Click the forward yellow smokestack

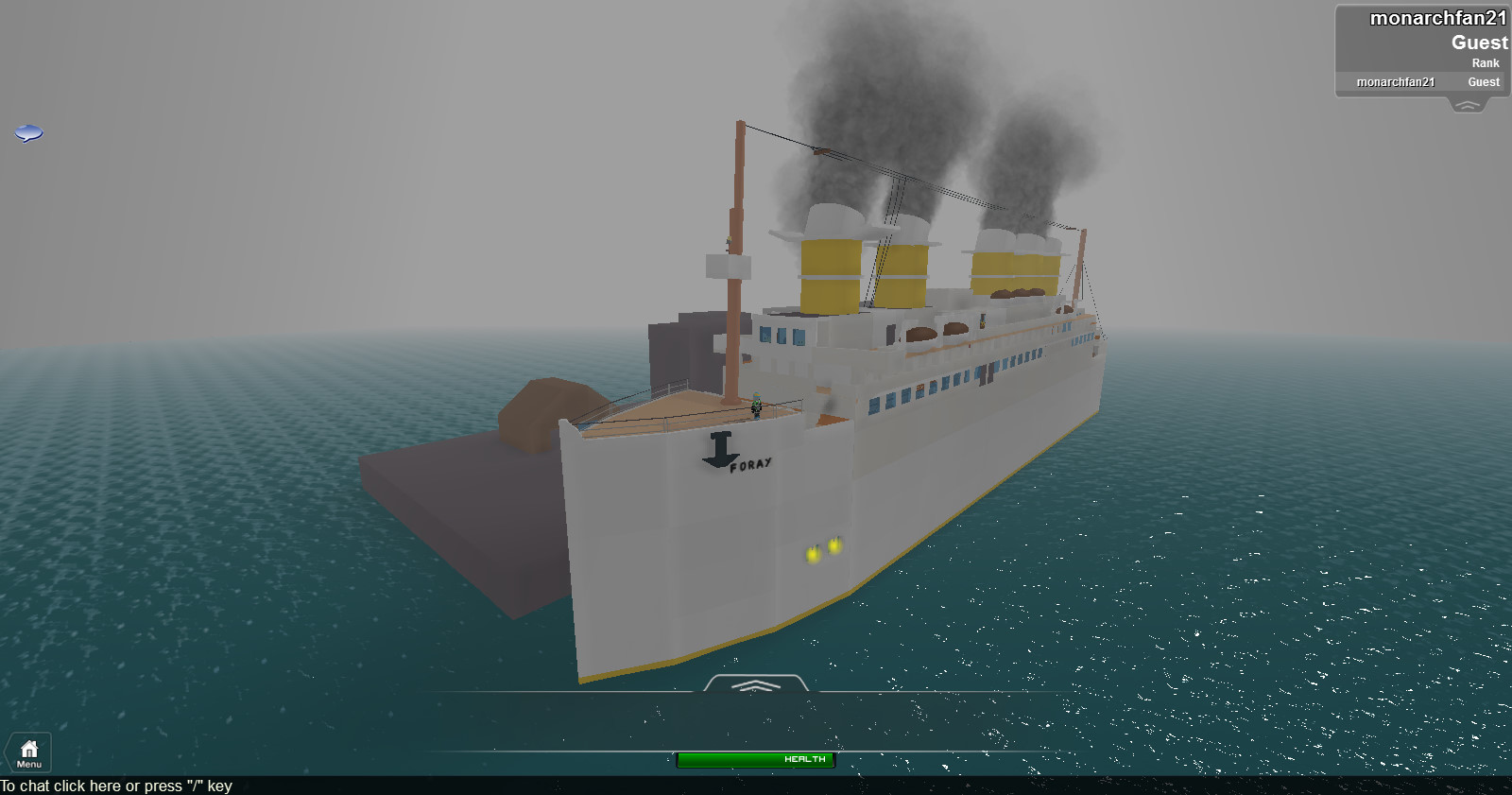[832, 274]
